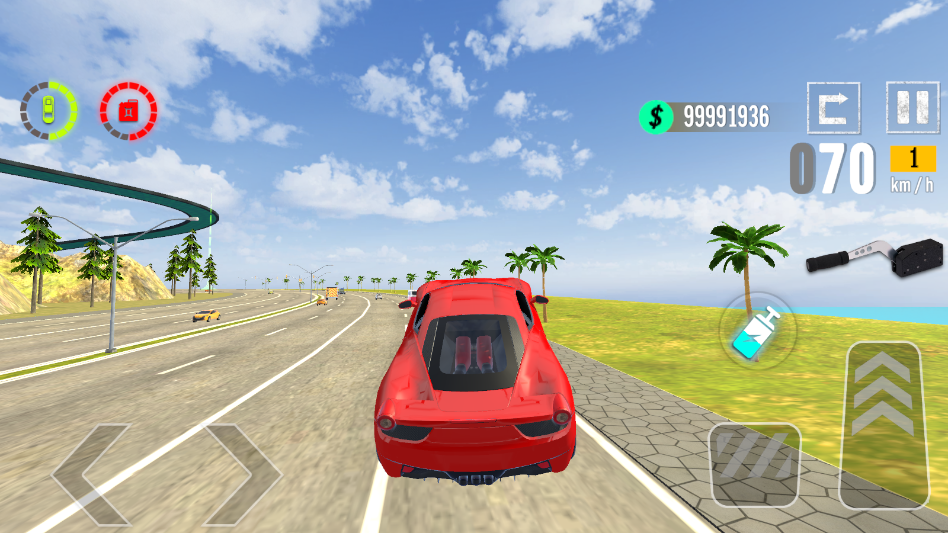Pause the game
The image size is (948, 533).
[x=912, y=106]
